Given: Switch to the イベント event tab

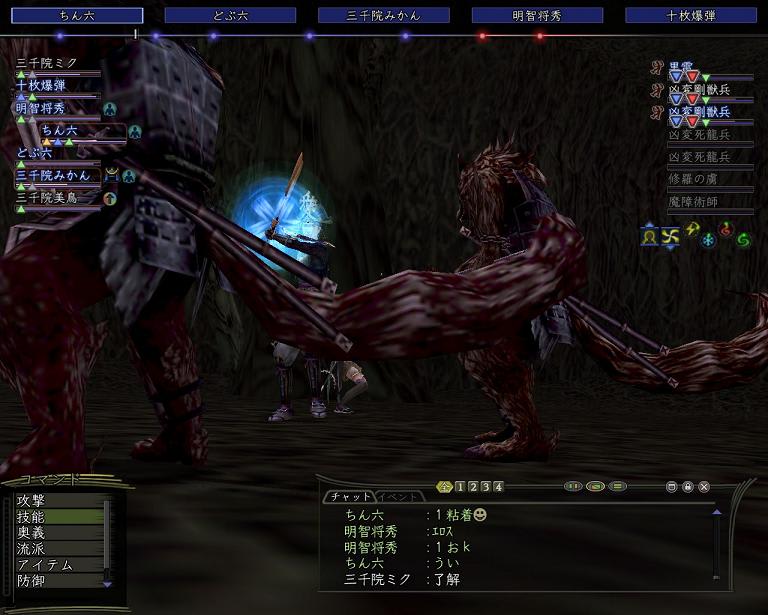Looking at the screenshot, I should click(x=400, y=497).
